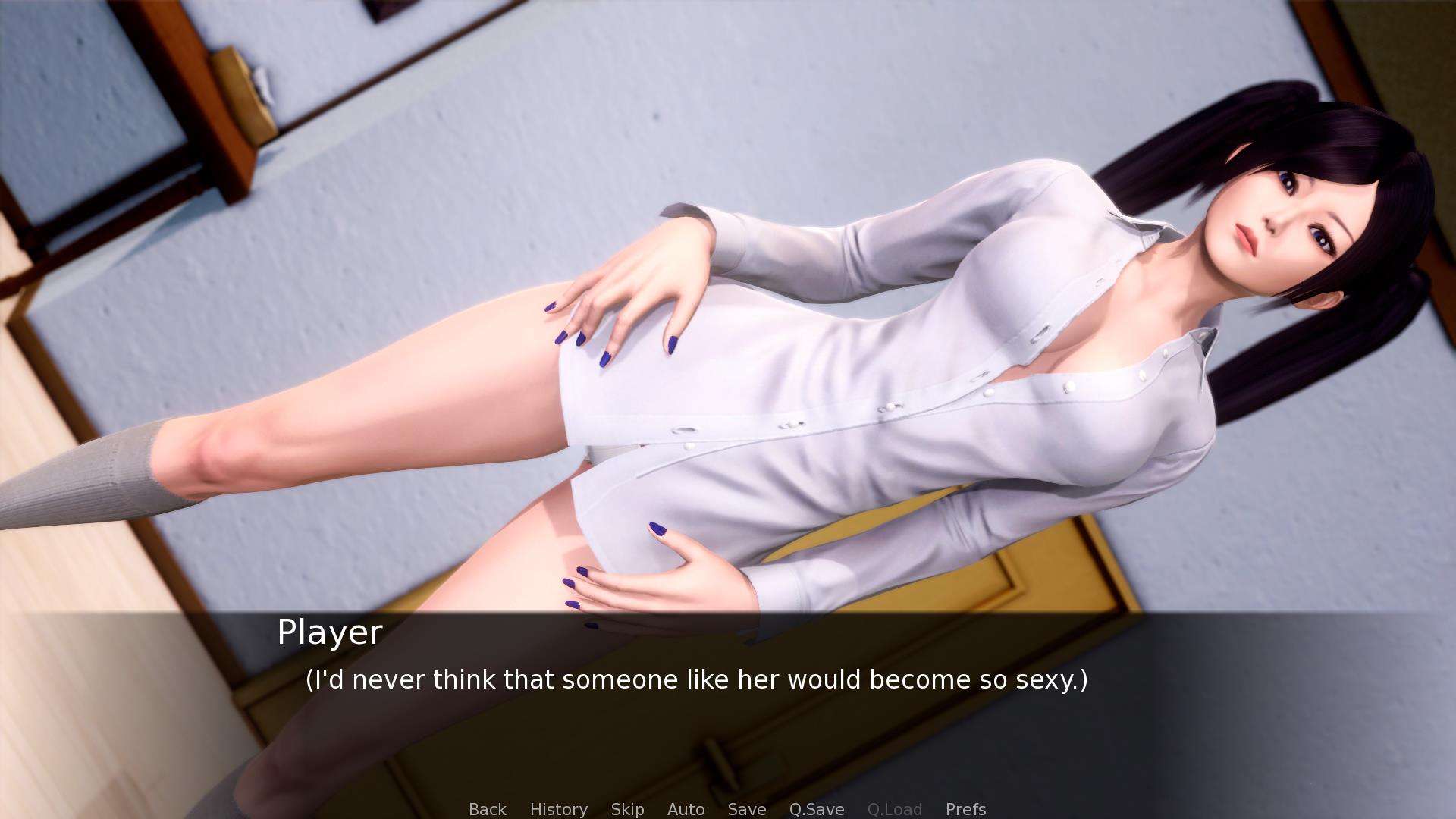1456x819 pixels.
Task: Click the Q.Save quick menu text
Action: click(815, 809)
